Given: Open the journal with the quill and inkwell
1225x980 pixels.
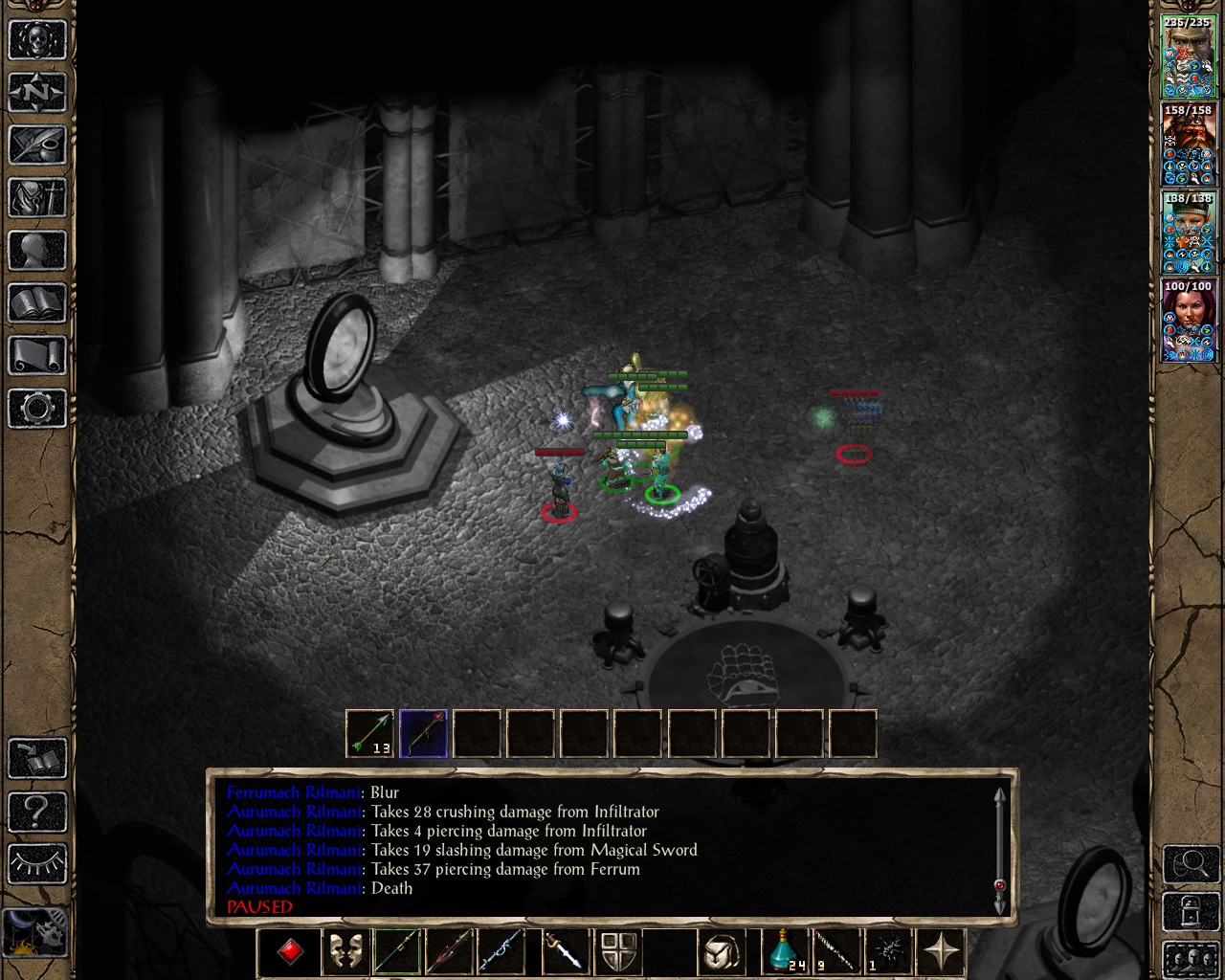Looking at the screenshot, I should [x=37, y=145].
